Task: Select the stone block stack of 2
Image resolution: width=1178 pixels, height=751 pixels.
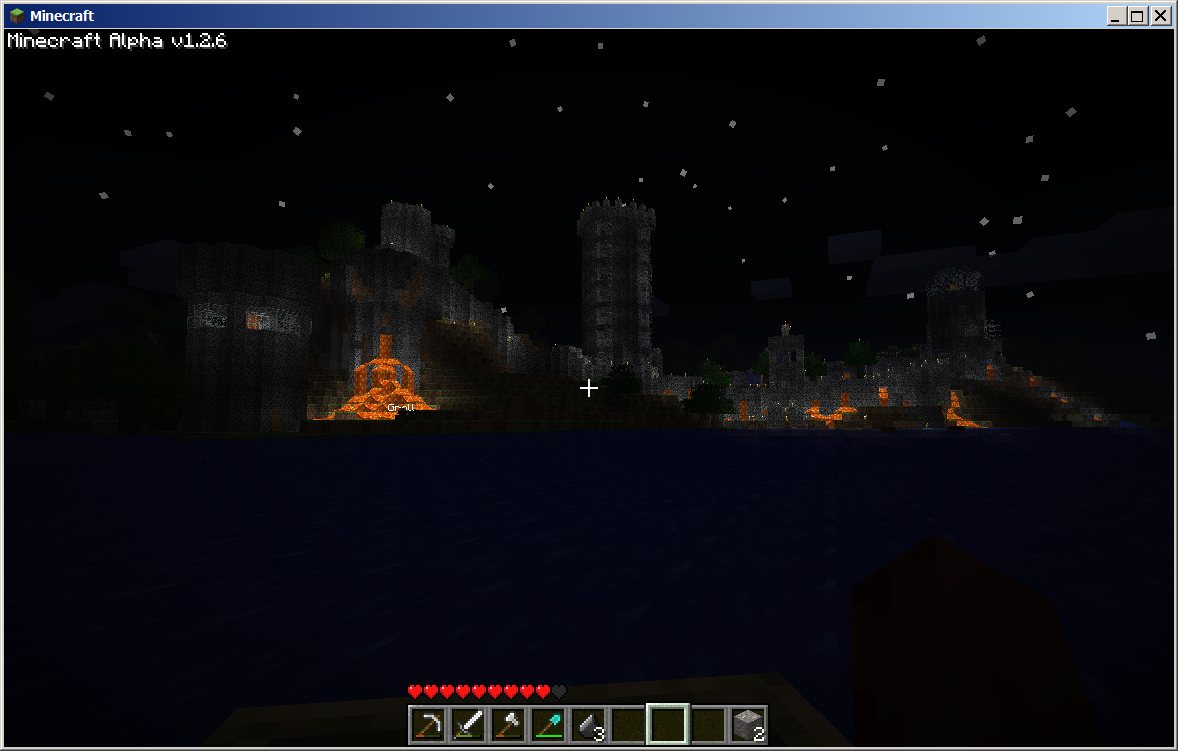Action: coord(748,724)
